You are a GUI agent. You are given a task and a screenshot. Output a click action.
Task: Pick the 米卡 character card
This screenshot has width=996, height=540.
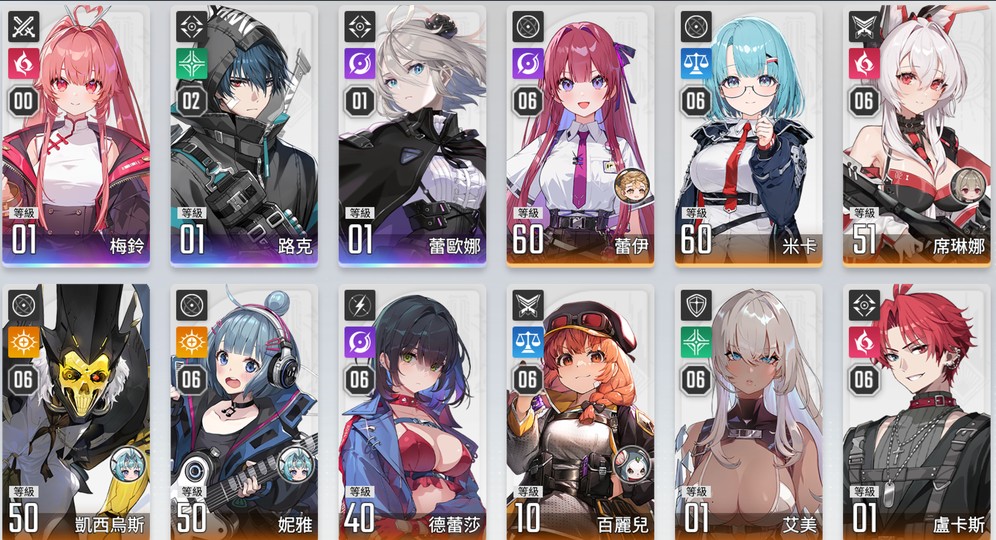[x=748, y=135]
